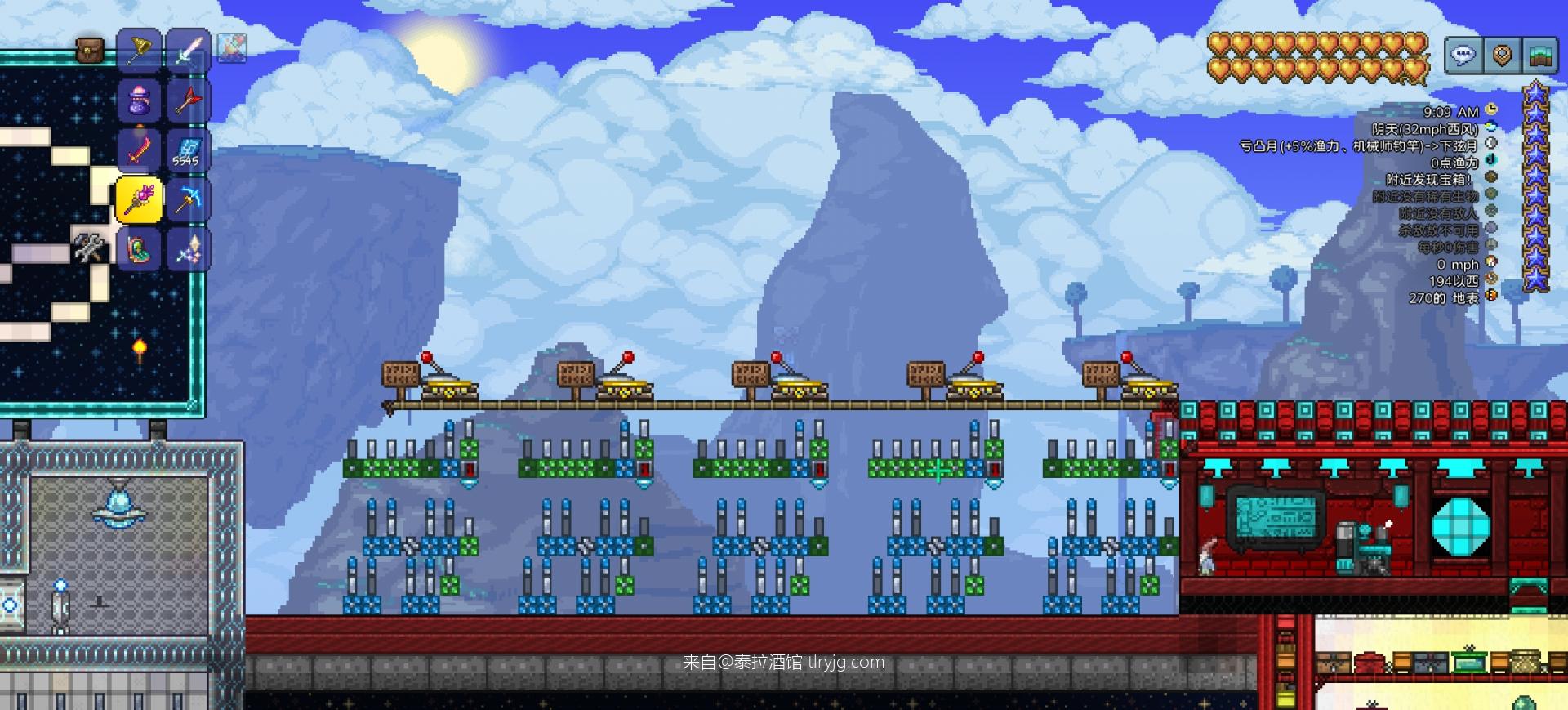Viewport: 1568px width, 710px height.
Task: Select the golden bug net slot
Action: coord(140,51)
